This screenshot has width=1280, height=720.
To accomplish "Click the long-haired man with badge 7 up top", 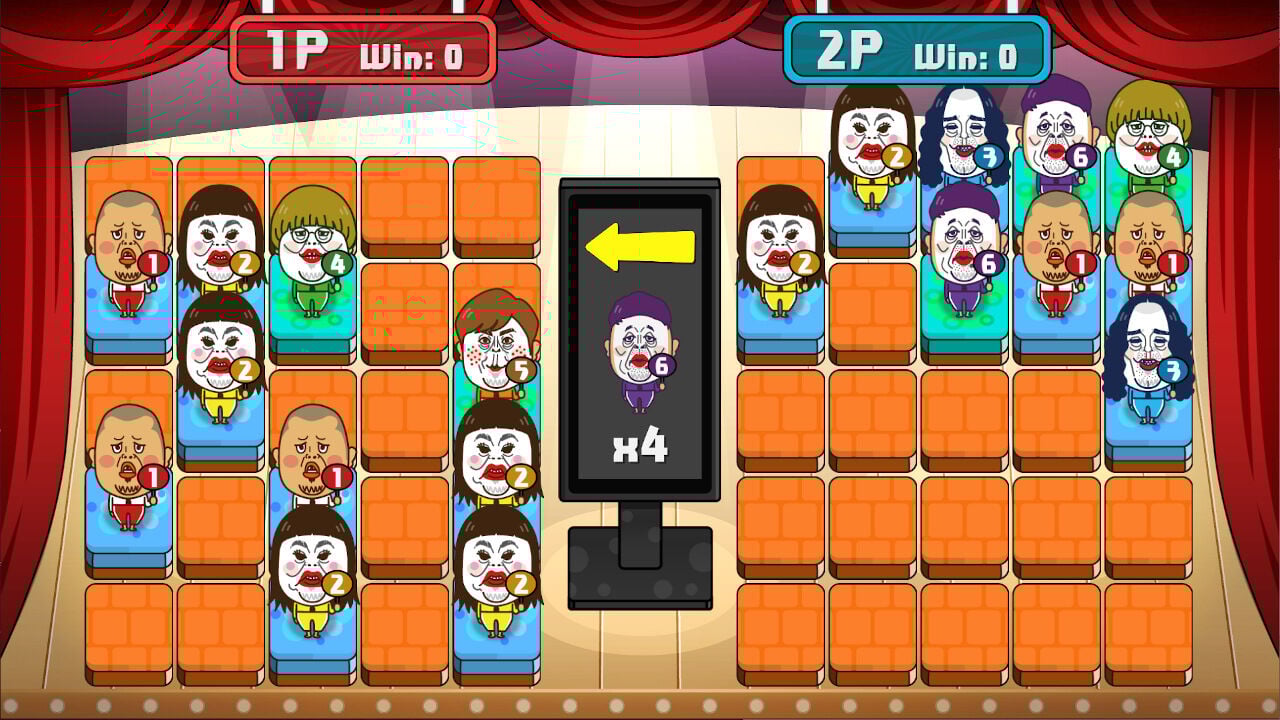I will click(x=962, y=135).
